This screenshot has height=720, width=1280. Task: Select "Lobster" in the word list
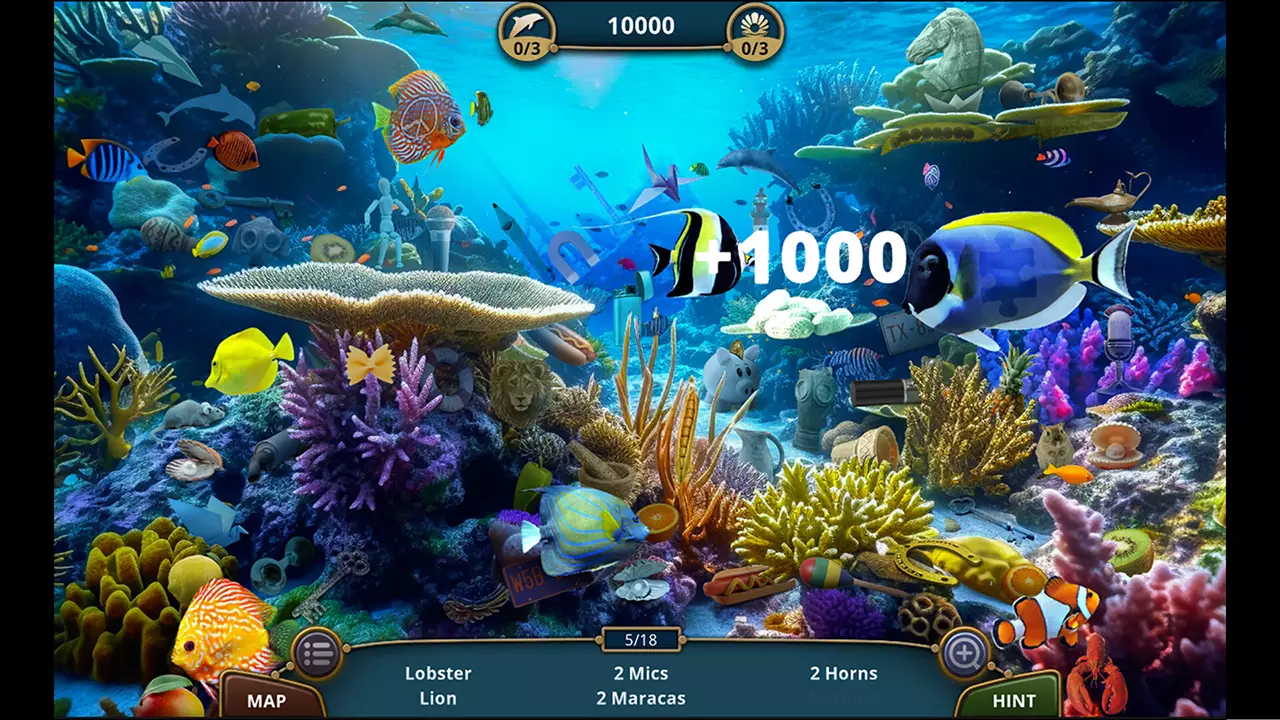point(438,673)
